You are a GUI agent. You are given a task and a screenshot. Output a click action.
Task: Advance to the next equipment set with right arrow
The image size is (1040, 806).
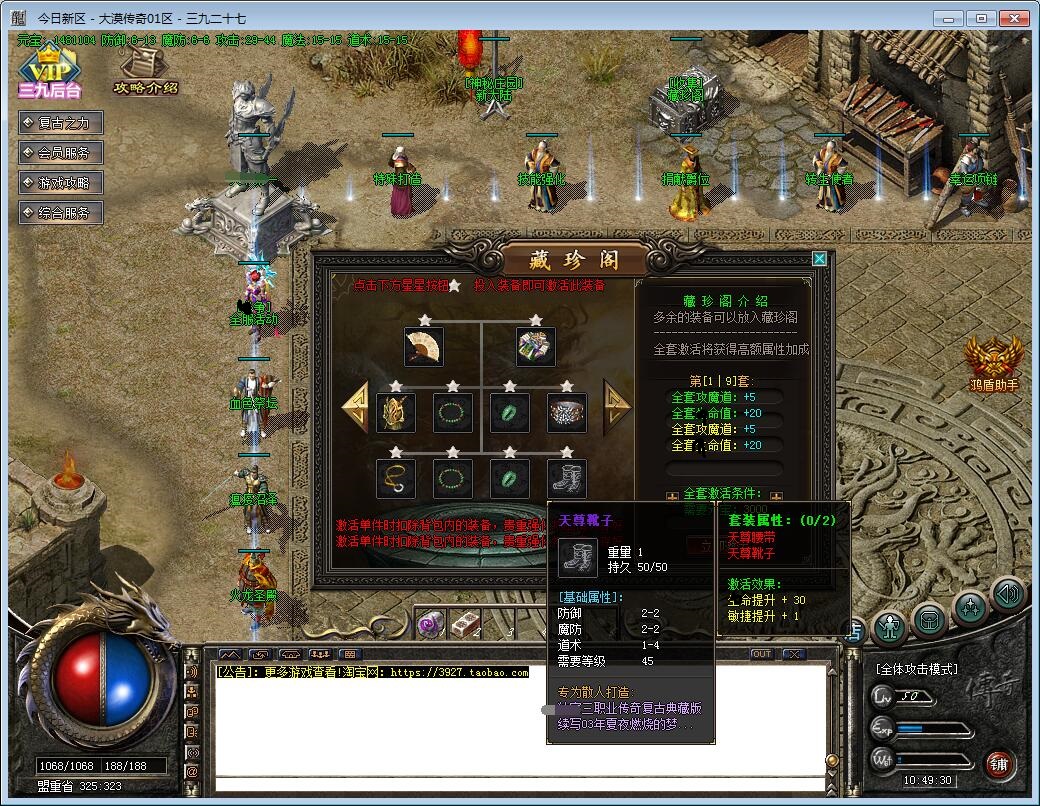tap(617, 404)
